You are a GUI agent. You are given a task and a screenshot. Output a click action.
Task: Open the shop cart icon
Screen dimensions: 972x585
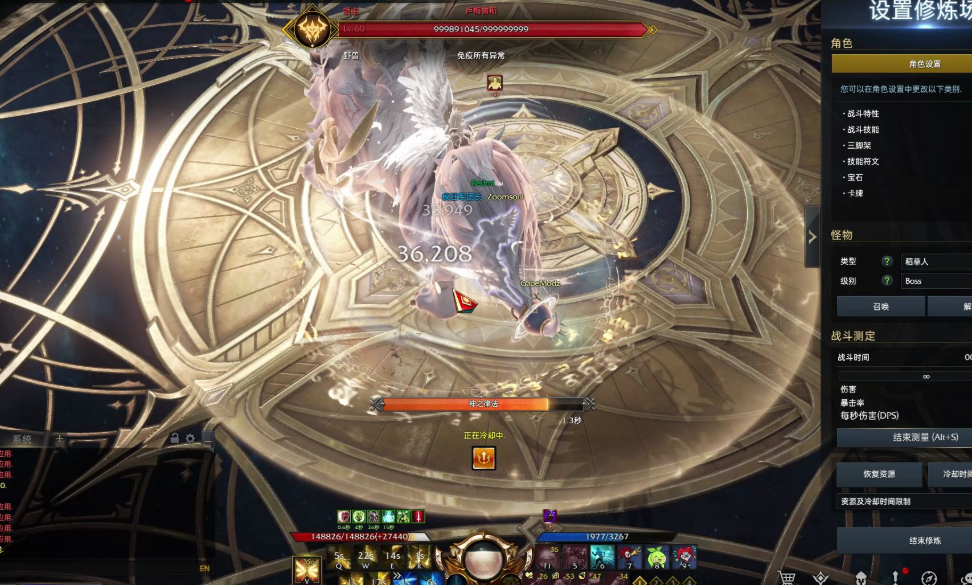pyautogui.click(x=787, y=577)
